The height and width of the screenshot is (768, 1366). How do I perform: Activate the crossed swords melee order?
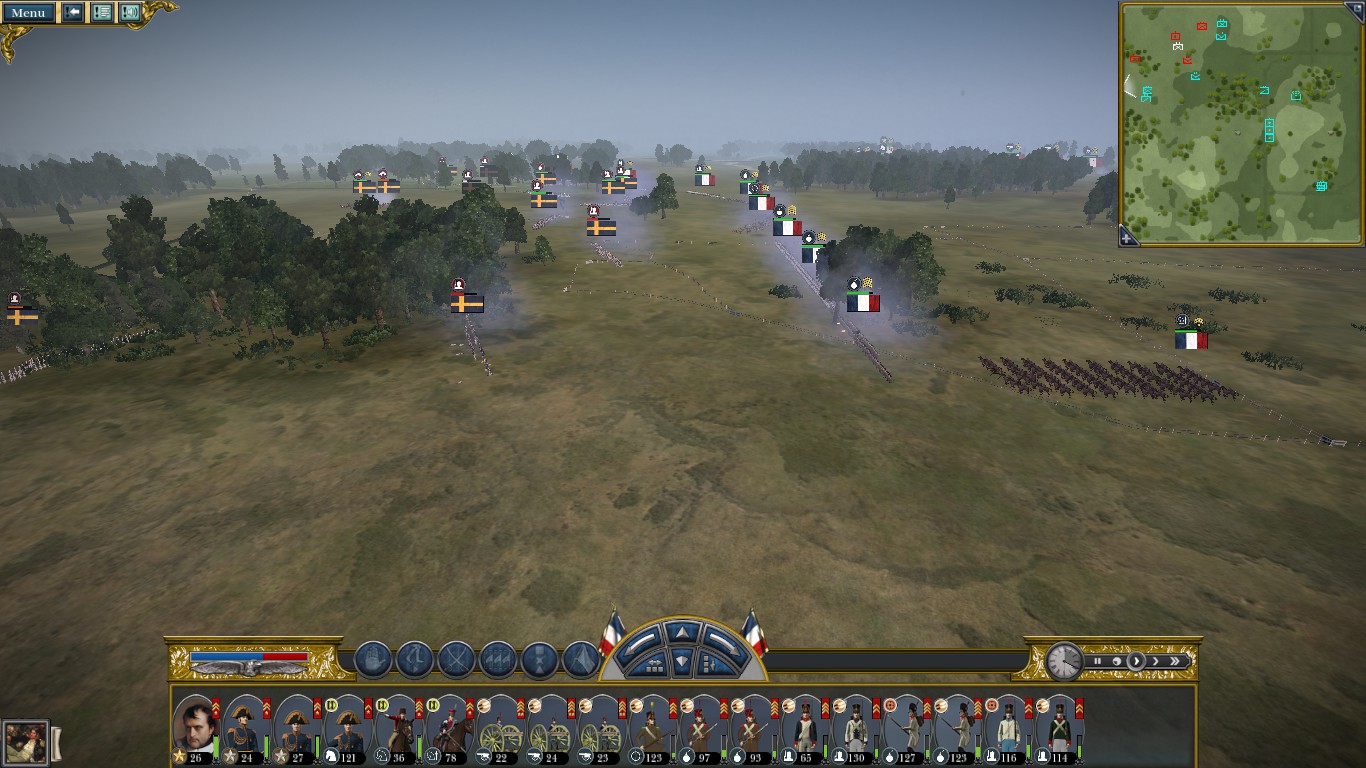[x=456, y=660]
